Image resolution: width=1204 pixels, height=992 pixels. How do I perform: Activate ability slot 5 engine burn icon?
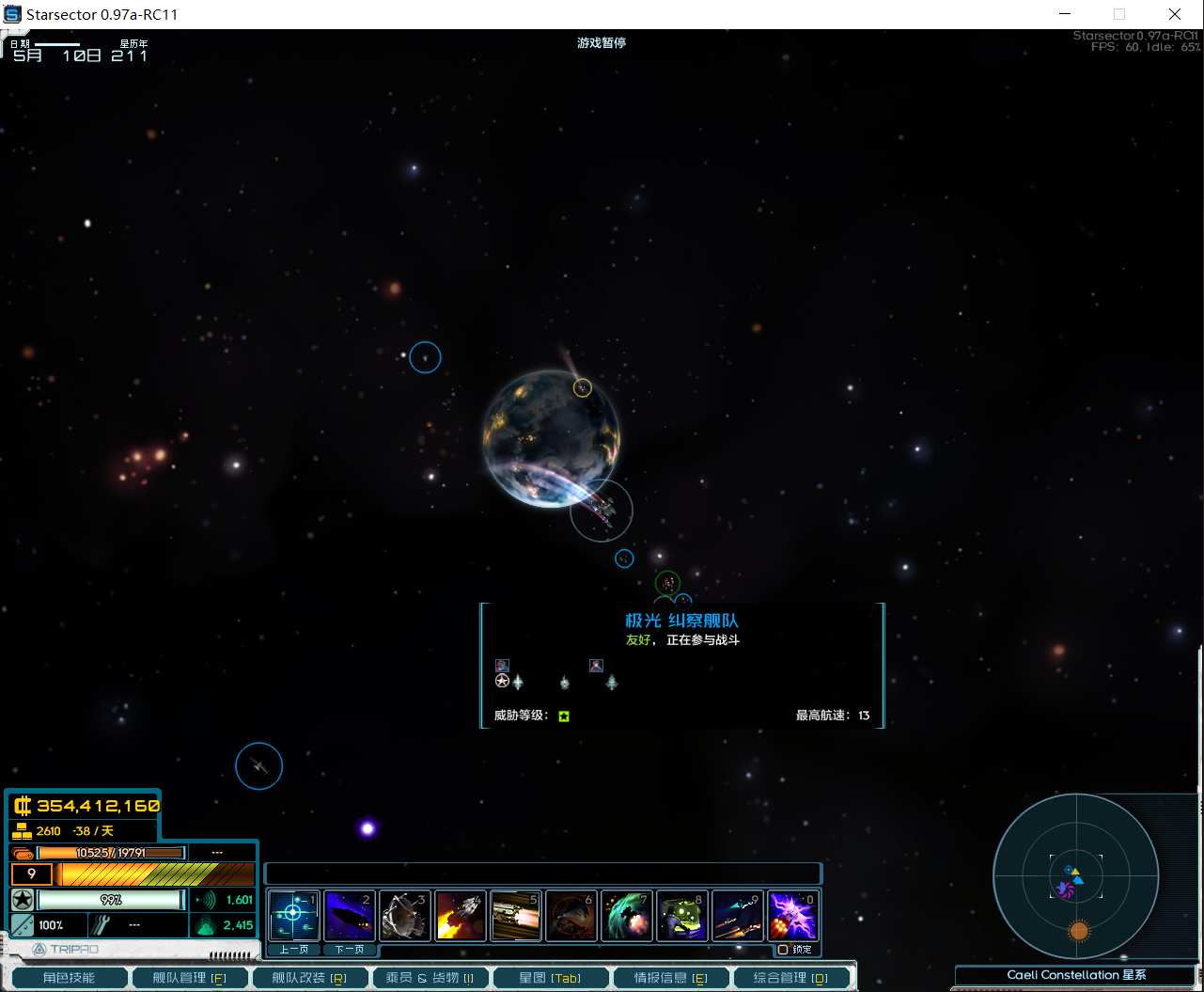click(515, 916)
